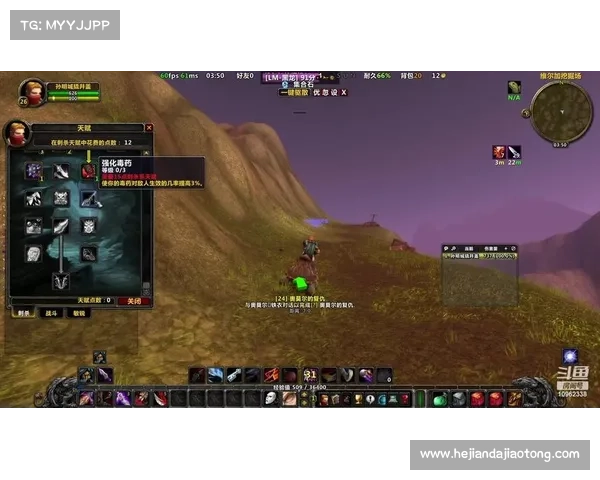Close the group bar with its X button
Screen dimensions: 600x480
(x=343, y=92)
